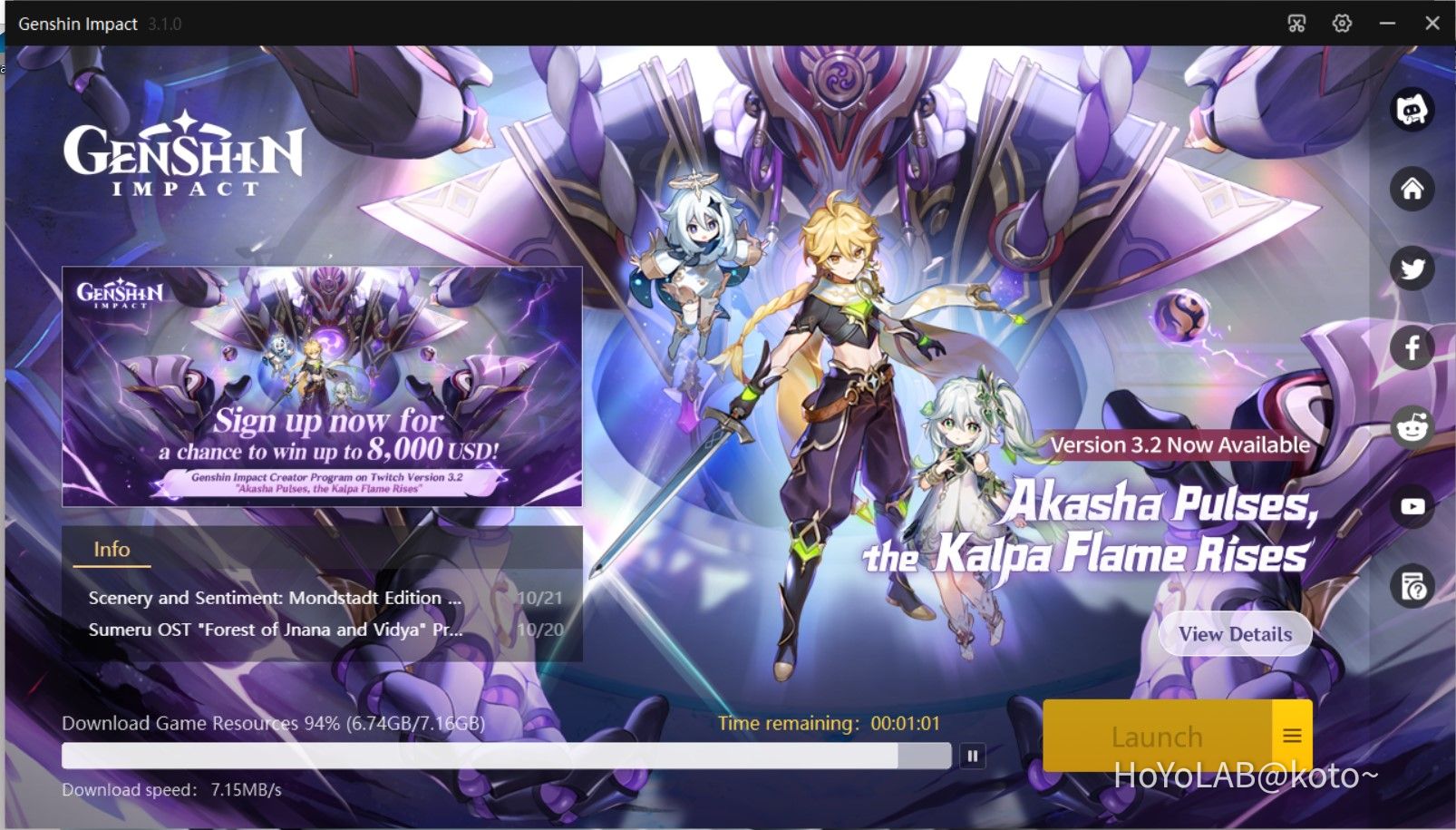Open the Creator Program sign-up banner
Image resolution: width=1456 pixels, height=830 pixels.
click(321, 385)
